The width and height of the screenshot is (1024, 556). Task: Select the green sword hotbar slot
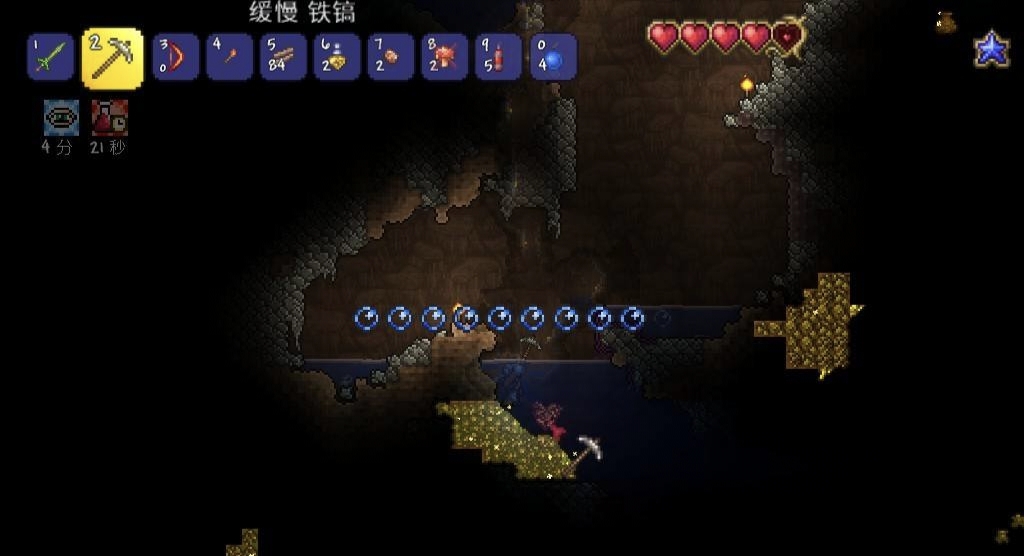(x=51, y=57)
